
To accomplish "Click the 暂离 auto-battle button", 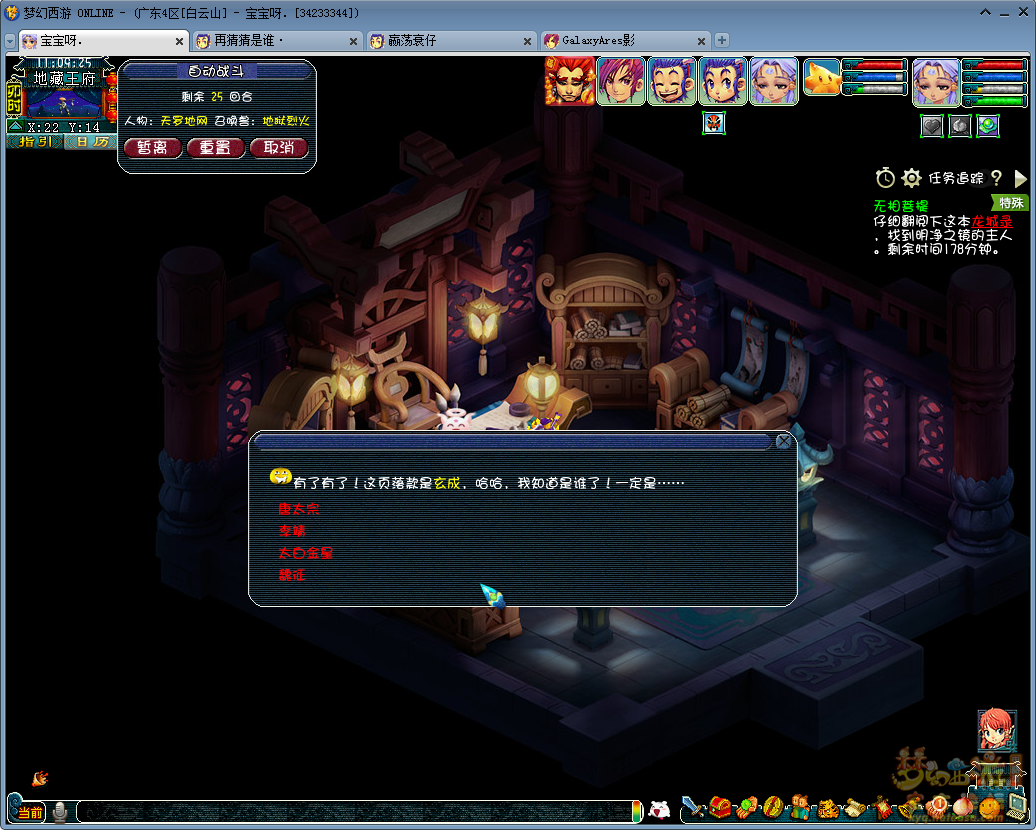I will [x=152, y=148].
